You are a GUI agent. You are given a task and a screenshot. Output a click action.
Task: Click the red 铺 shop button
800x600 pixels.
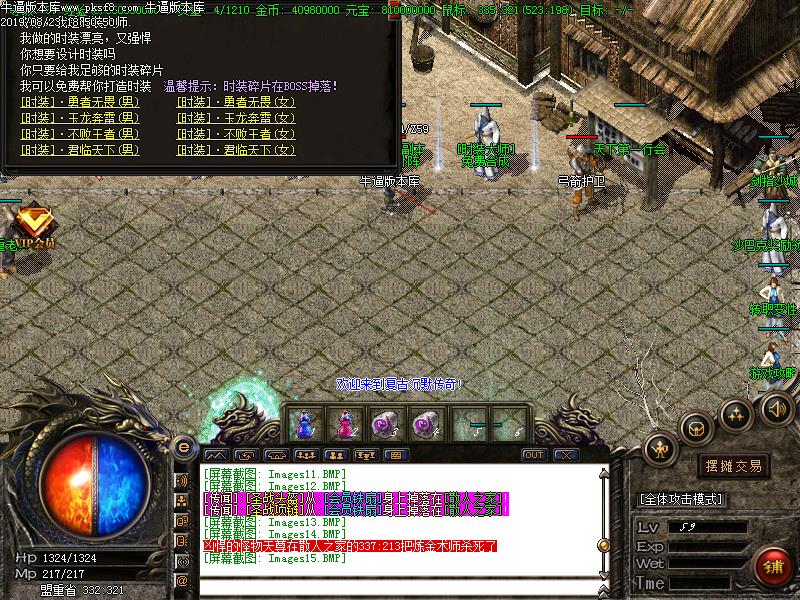[771, 566]
